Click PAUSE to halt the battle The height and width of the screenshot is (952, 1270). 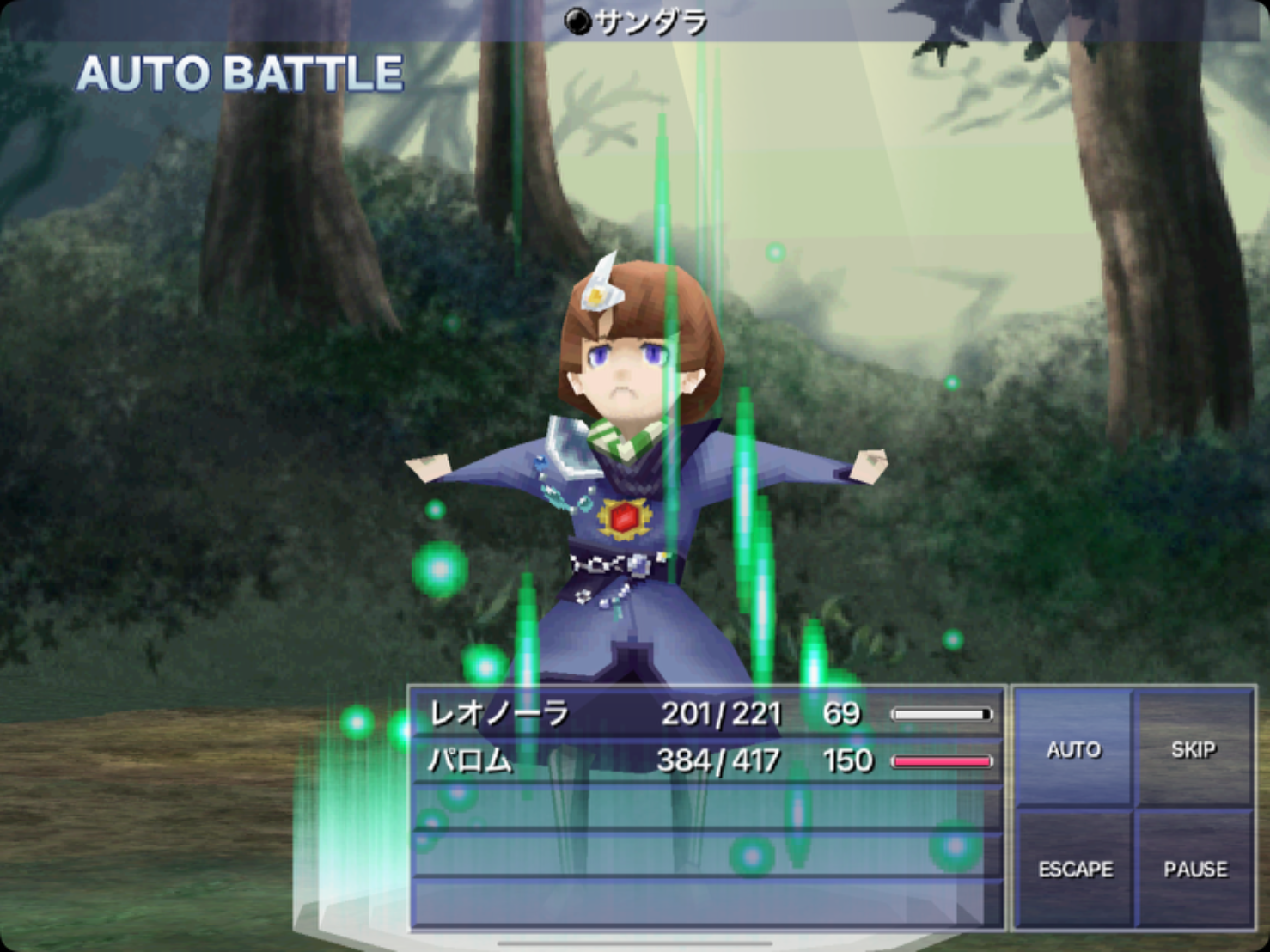pos(1194,869)
